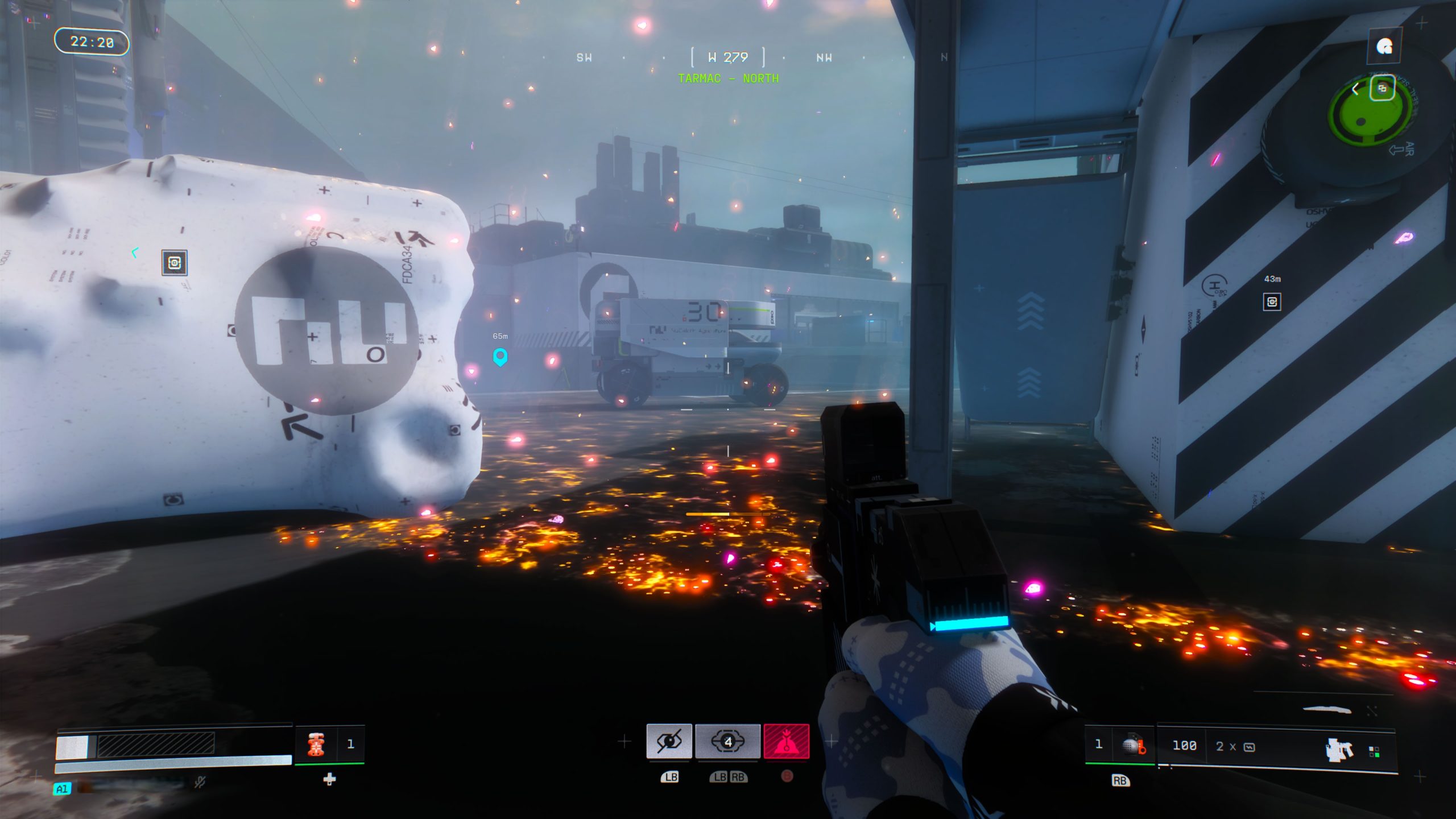Viewport: 1456px width, 819px height.
Task: Activate the crossed-out eye cloak ability
Action: [x=669, y=741]
